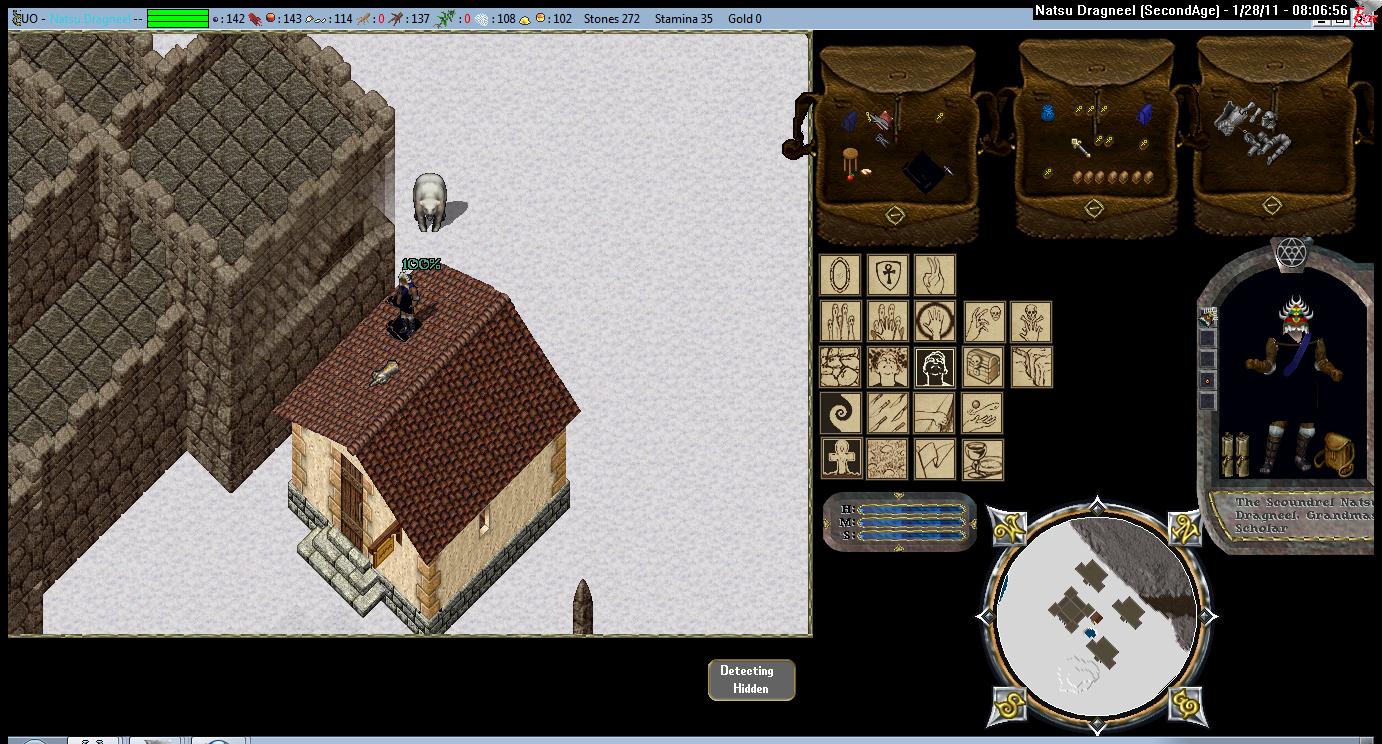Use the skull and crossbones hand skill
The width and height of the screenshot is (1382, 744).
(1030, 322)
